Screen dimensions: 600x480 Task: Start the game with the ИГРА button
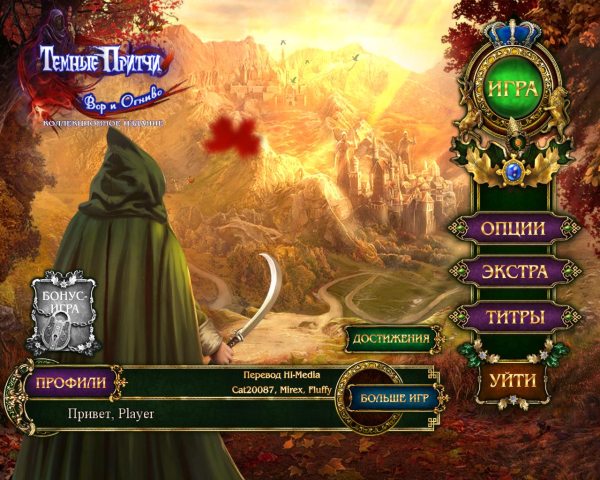click(x=514, y=88)
